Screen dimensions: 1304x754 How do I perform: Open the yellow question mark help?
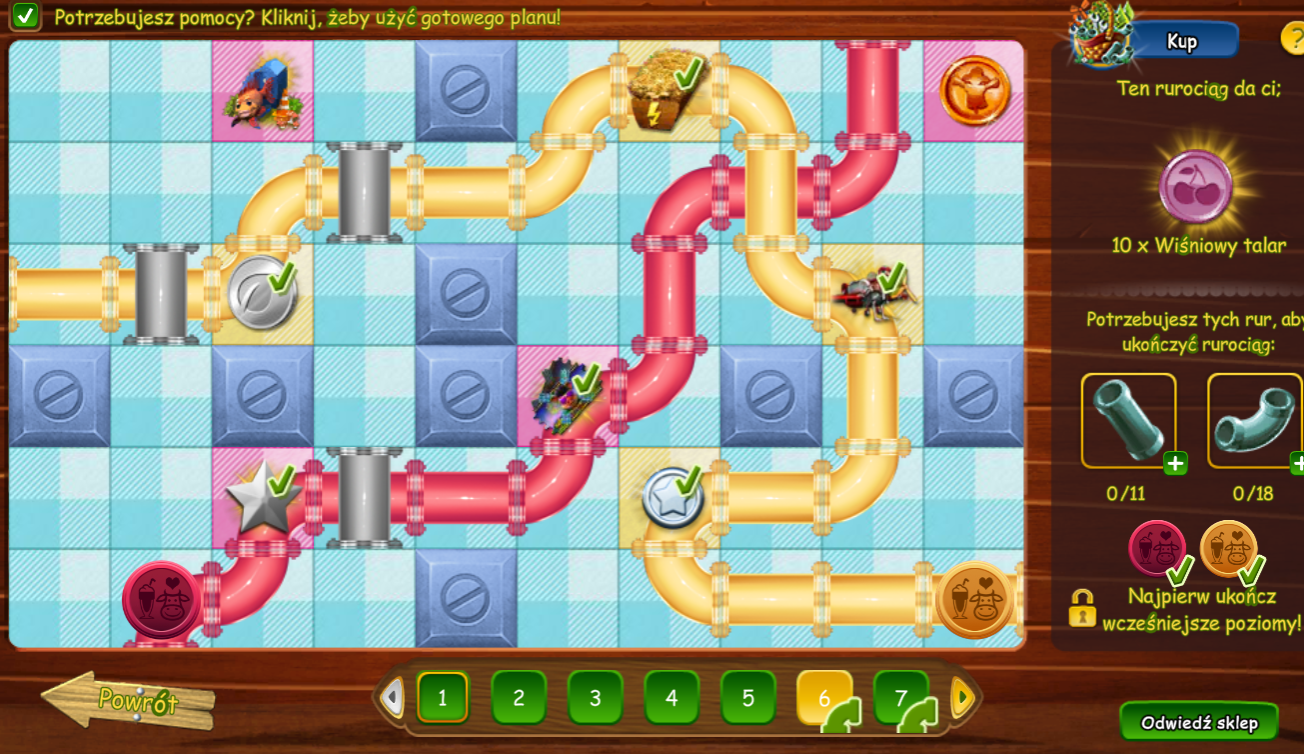1293,38
